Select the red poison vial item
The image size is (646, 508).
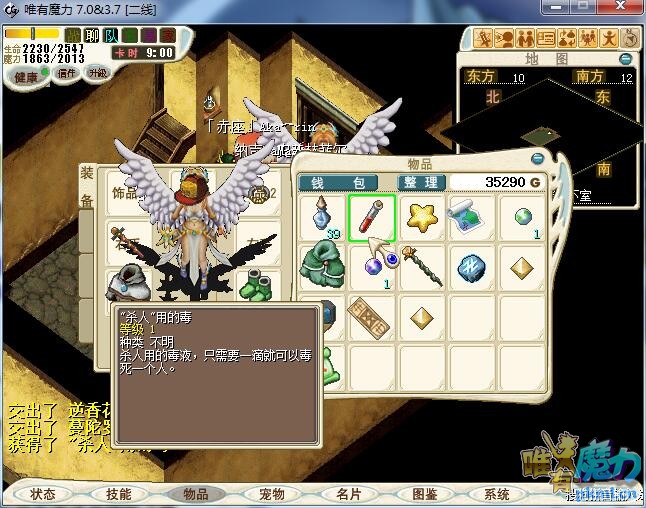[372, 217]
